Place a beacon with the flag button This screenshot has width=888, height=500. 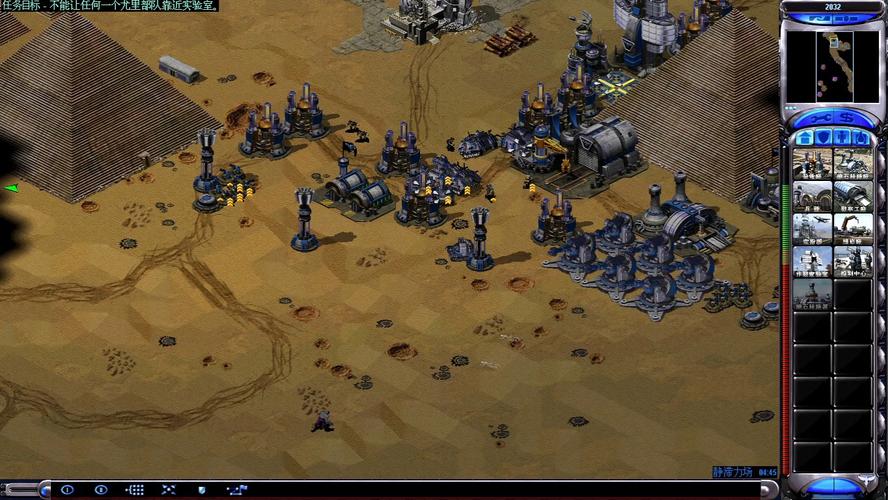[x=236, y=490]
